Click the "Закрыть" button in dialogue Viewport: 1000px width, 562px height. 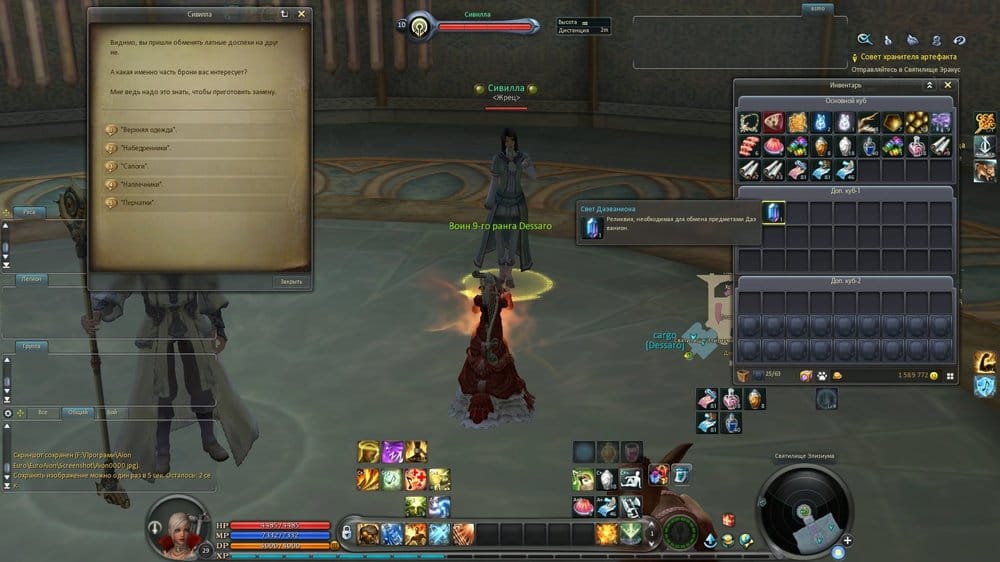(290, 282)
